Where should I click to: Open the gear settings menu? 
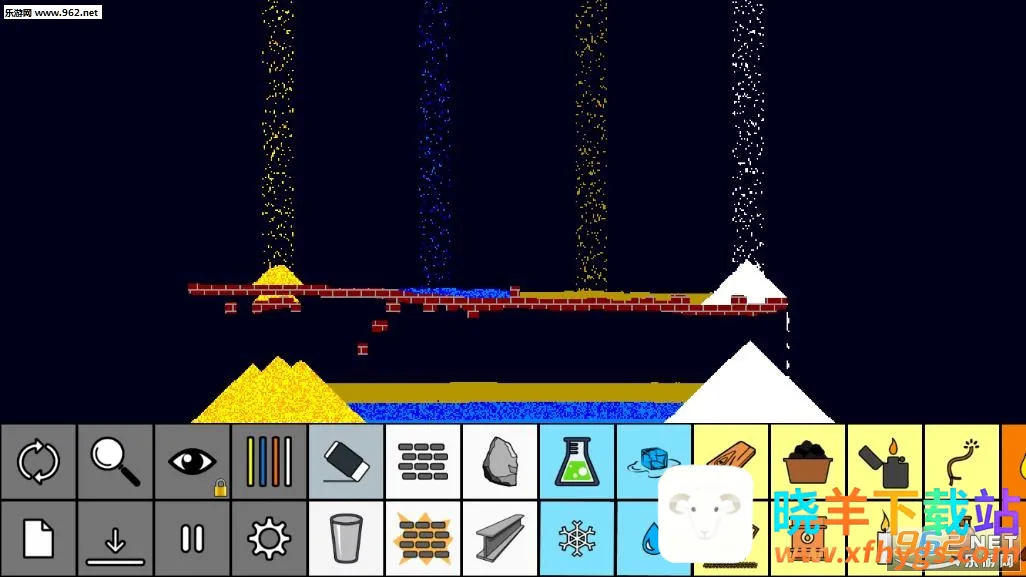(x=269, y=539)
